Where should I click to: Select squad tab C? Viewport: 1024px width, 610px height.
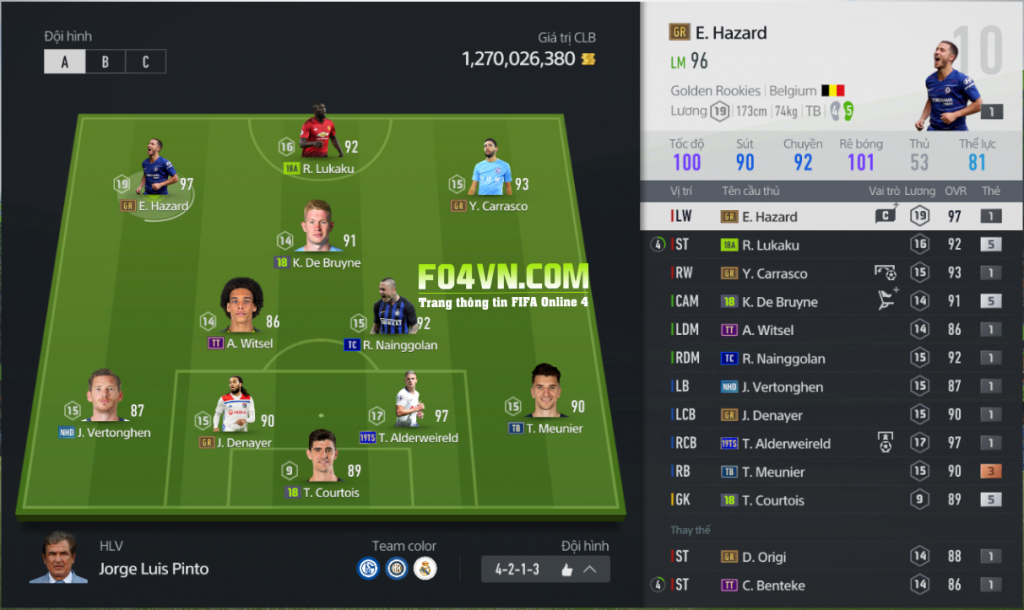coord(145,62)
